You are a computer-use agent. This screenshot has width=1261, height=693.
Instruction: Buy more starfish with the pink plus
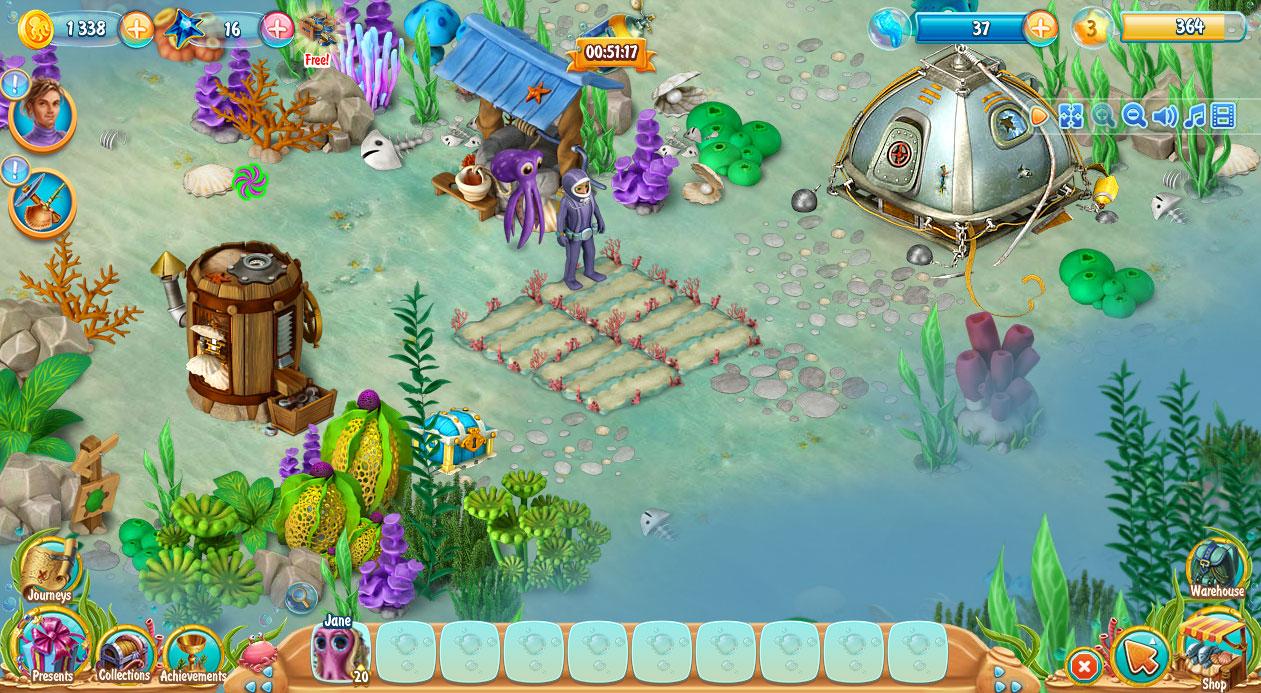click(x=277, y=28)
